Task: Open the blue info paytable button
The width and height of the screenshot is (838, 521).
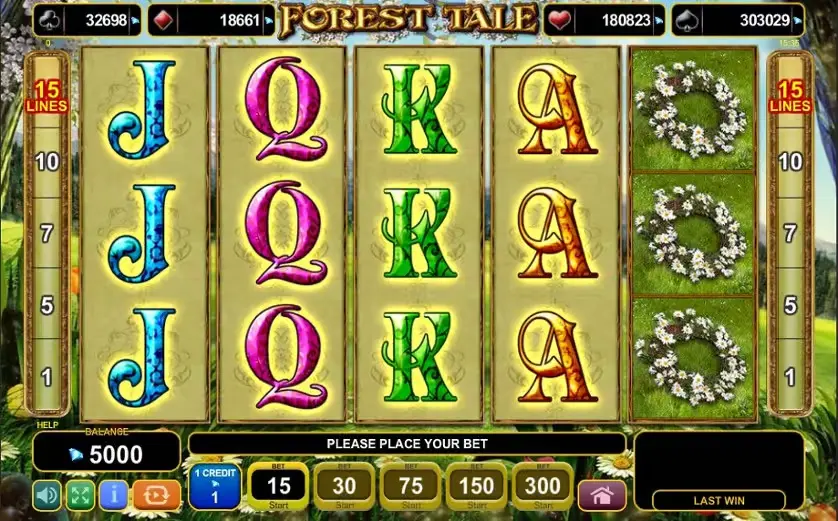Action: point(113,495)
